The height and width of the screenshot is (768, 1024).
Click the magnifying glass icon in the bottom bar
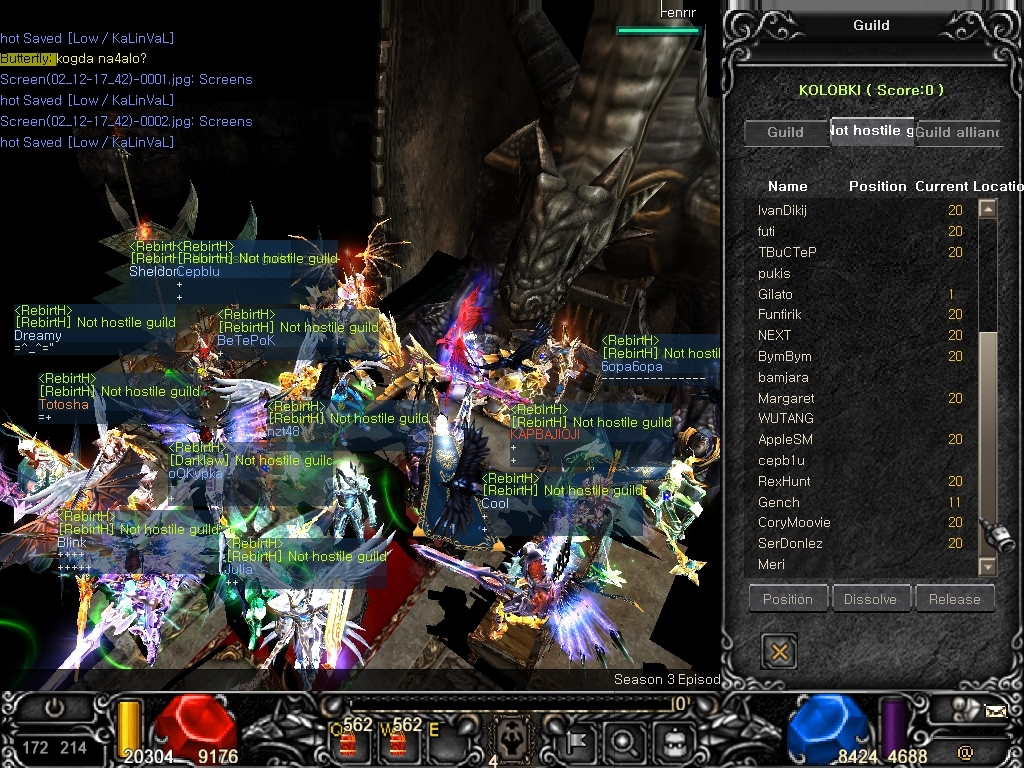coord(625,742)
